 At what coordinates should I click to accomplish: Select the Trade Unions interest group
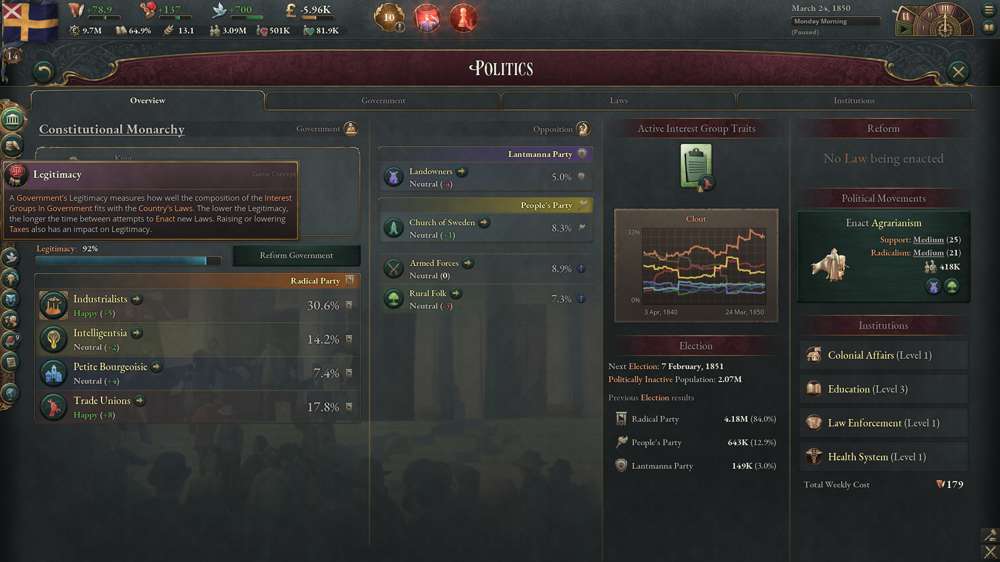click(x=102, y=401)
